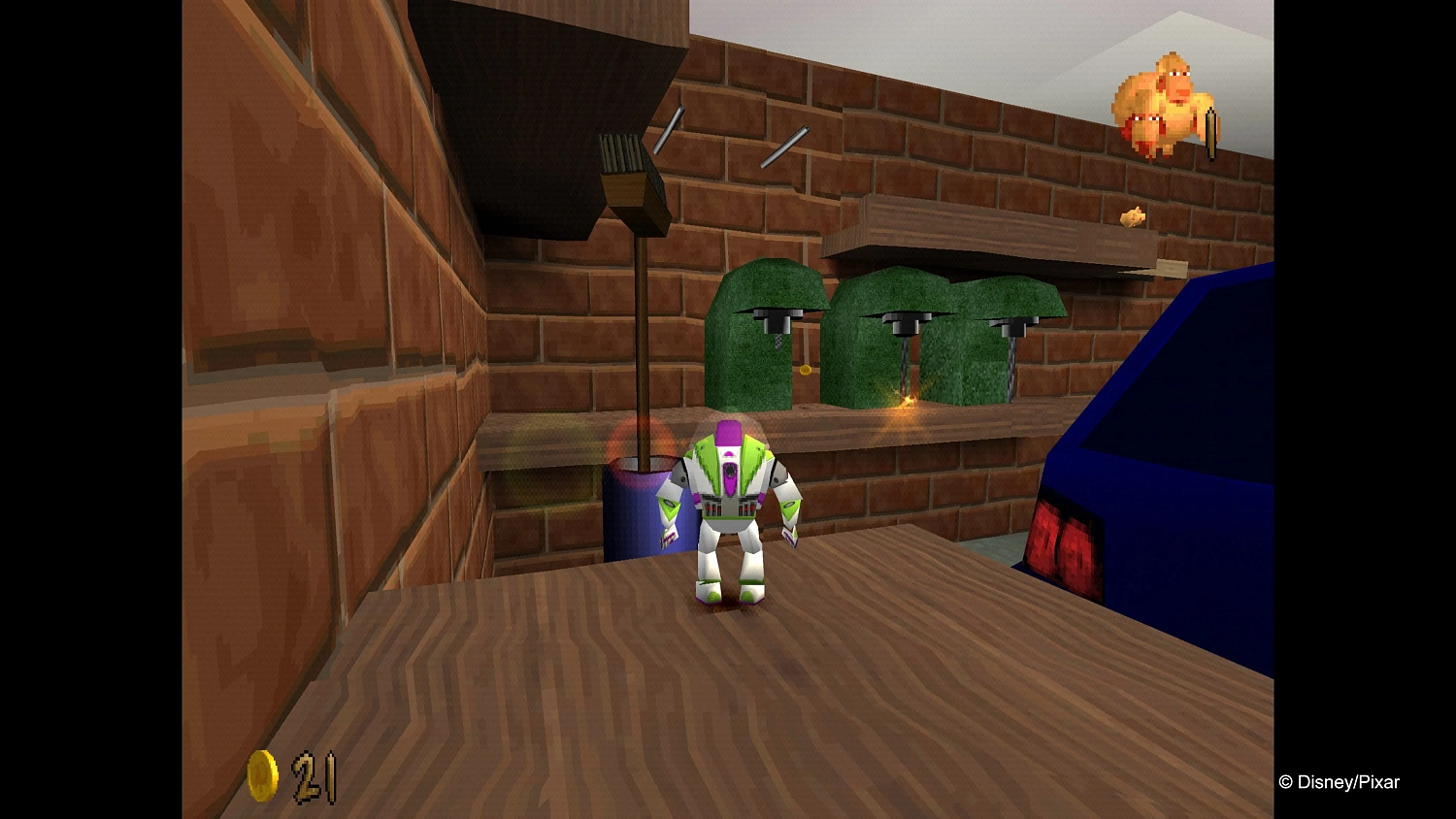Select Buzz Lightyear character
The image size is (1456, 819).
click(735, 505)
